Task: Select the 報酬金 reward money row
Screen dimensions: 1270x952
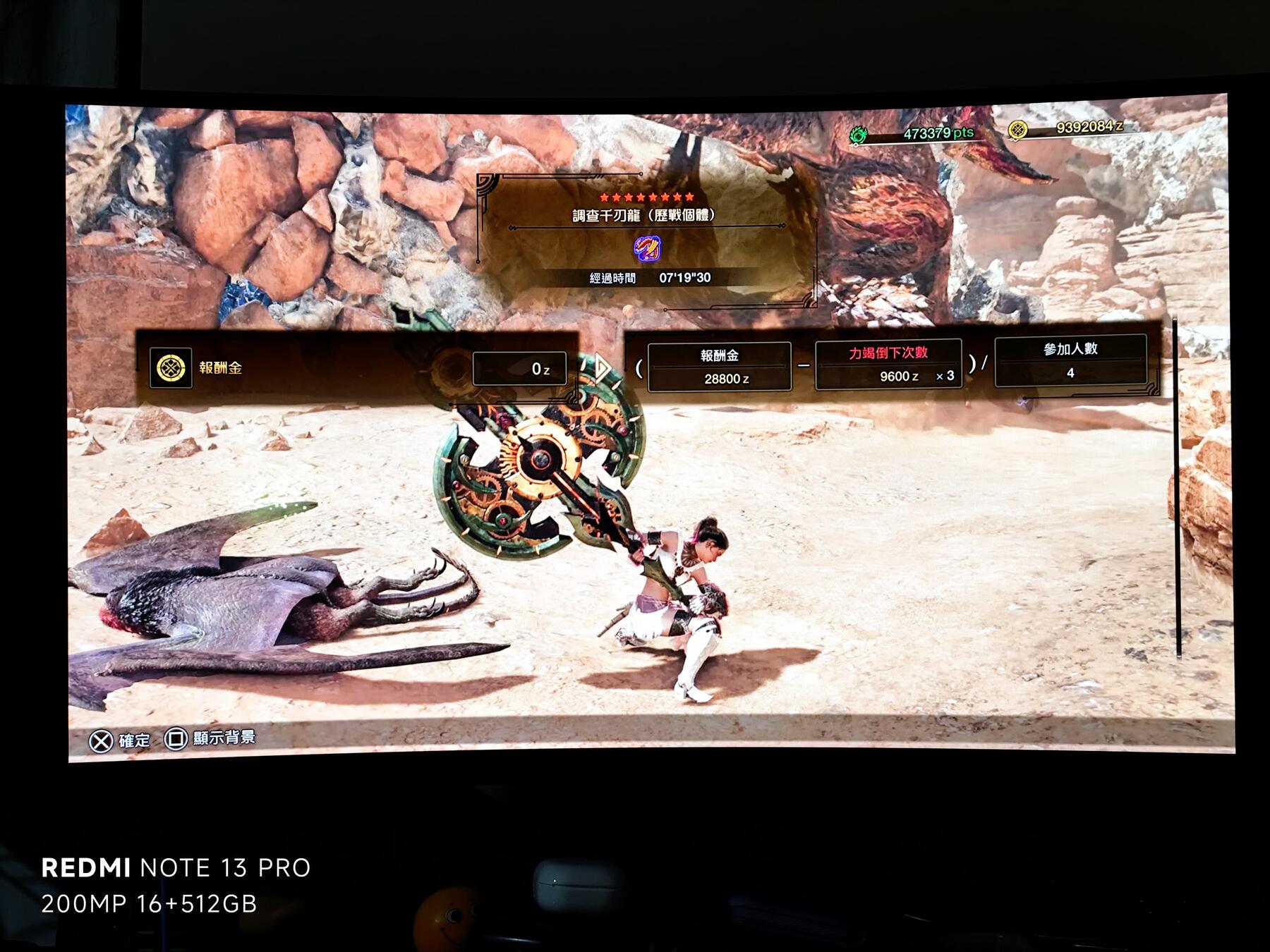Action: coord(358,368)
